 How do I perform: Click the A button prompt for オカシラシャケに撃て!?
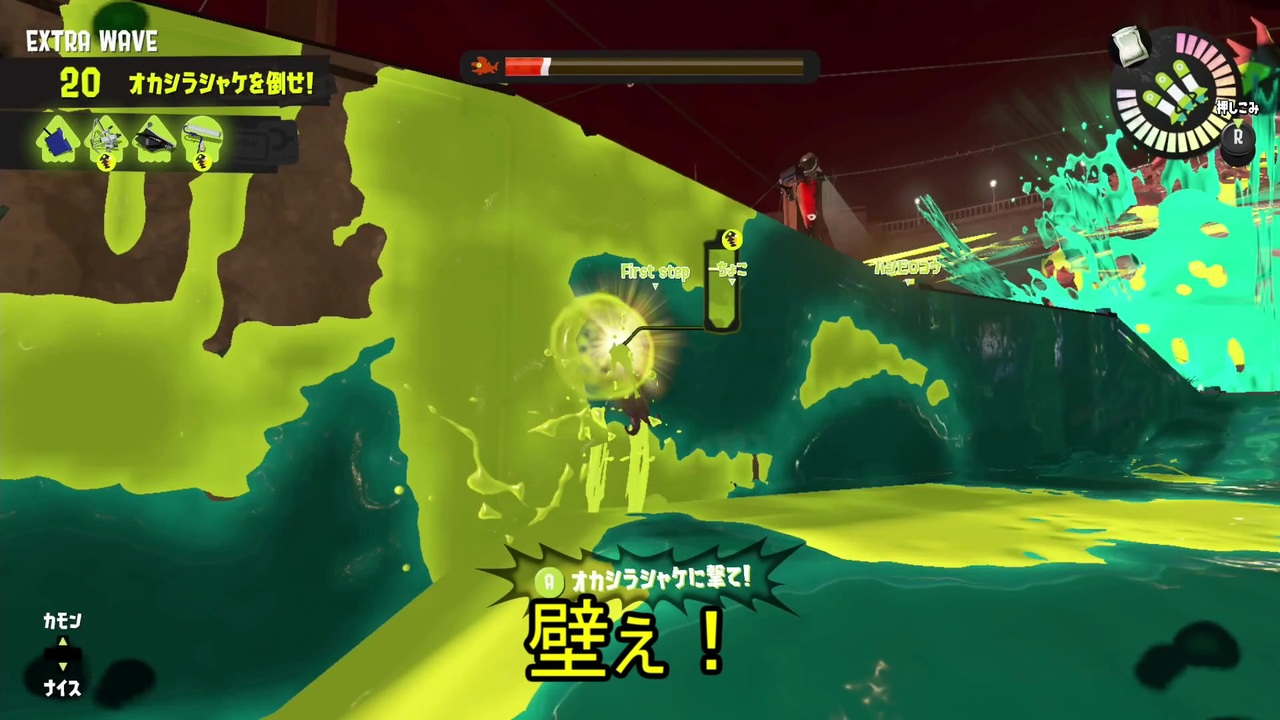[548, 581]
